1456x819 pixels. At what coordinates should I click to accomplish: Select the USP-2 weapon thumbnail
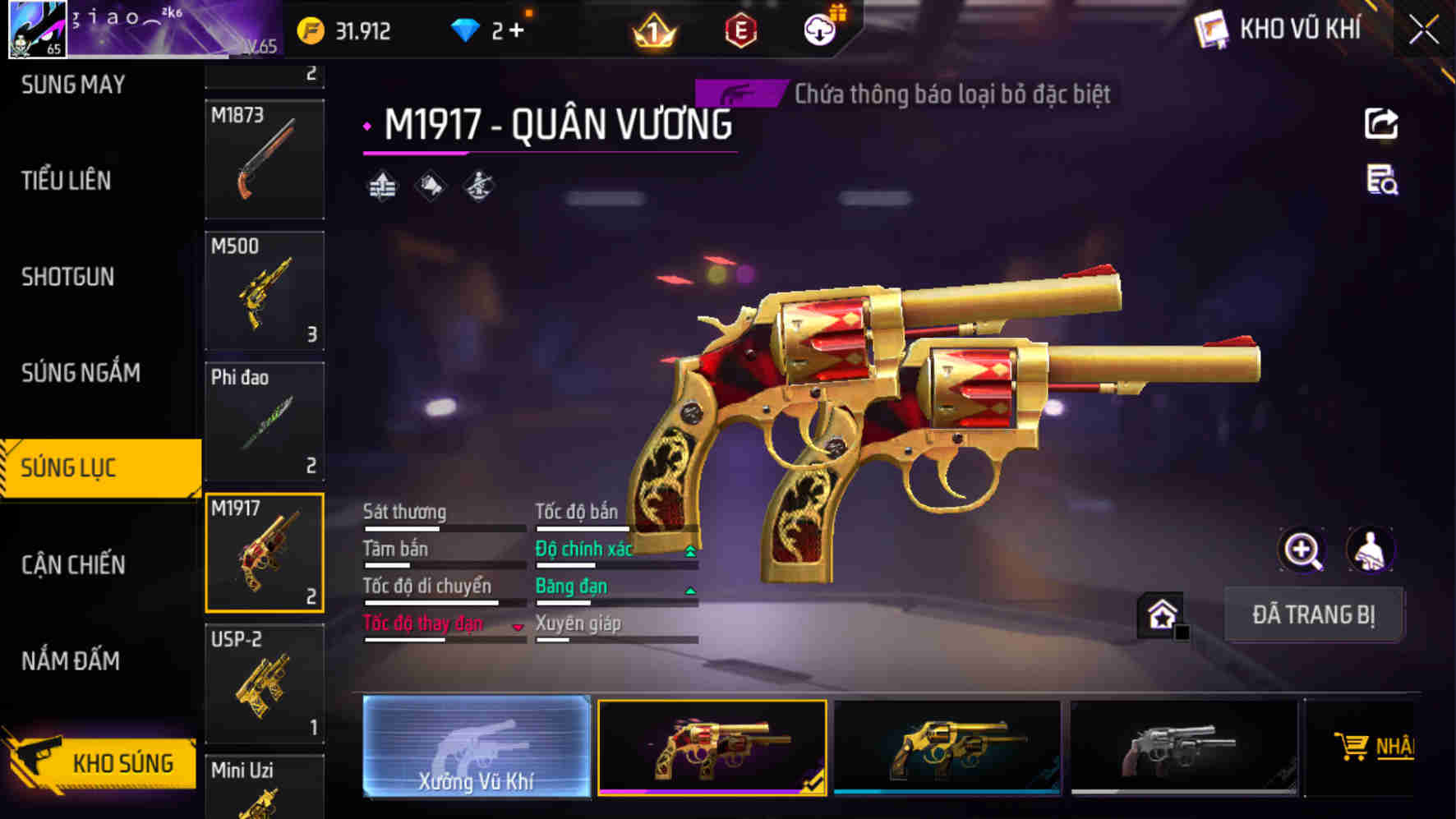265,683
